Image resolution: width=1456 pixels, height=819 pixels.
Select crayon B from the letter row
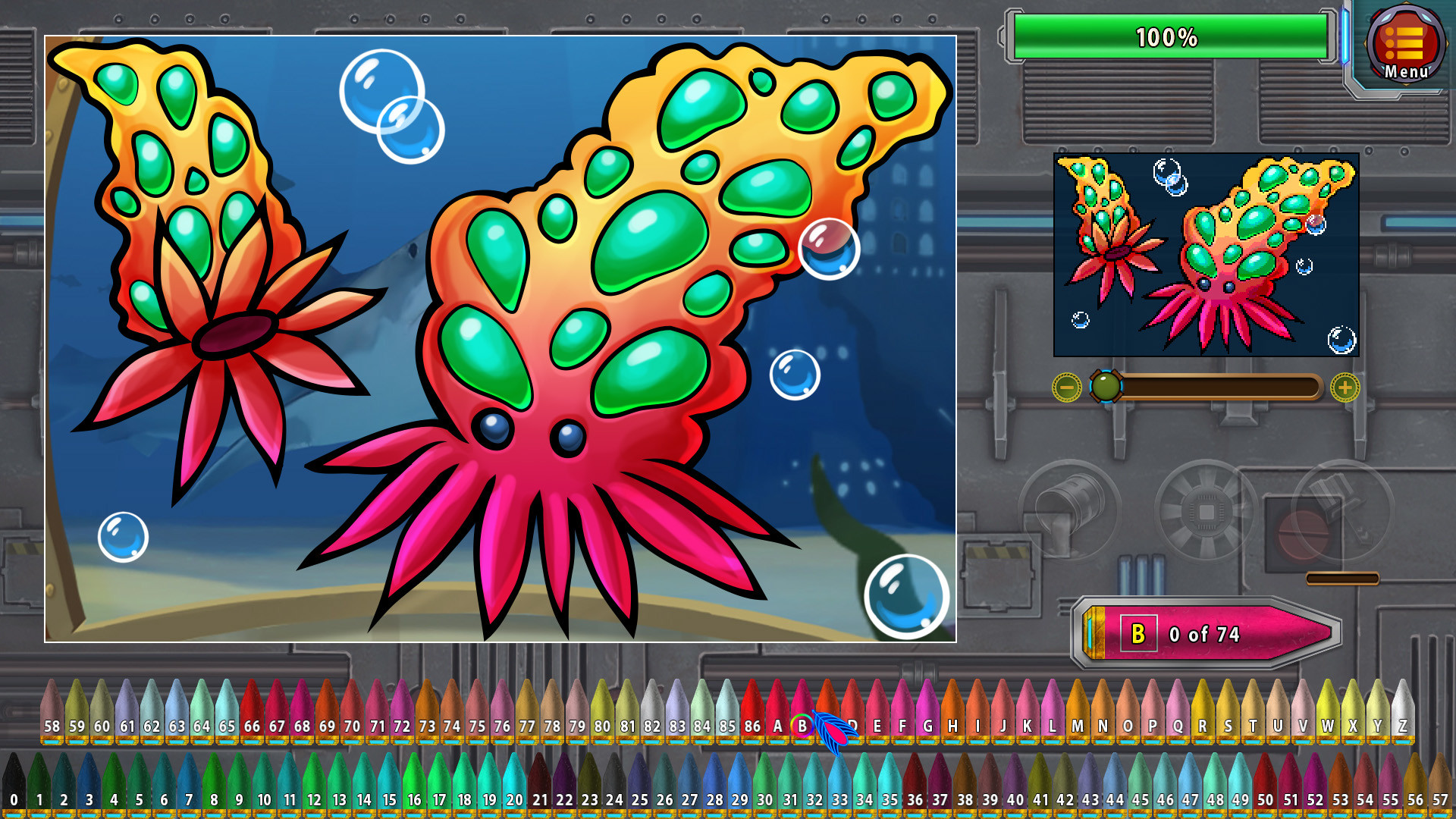801,724
